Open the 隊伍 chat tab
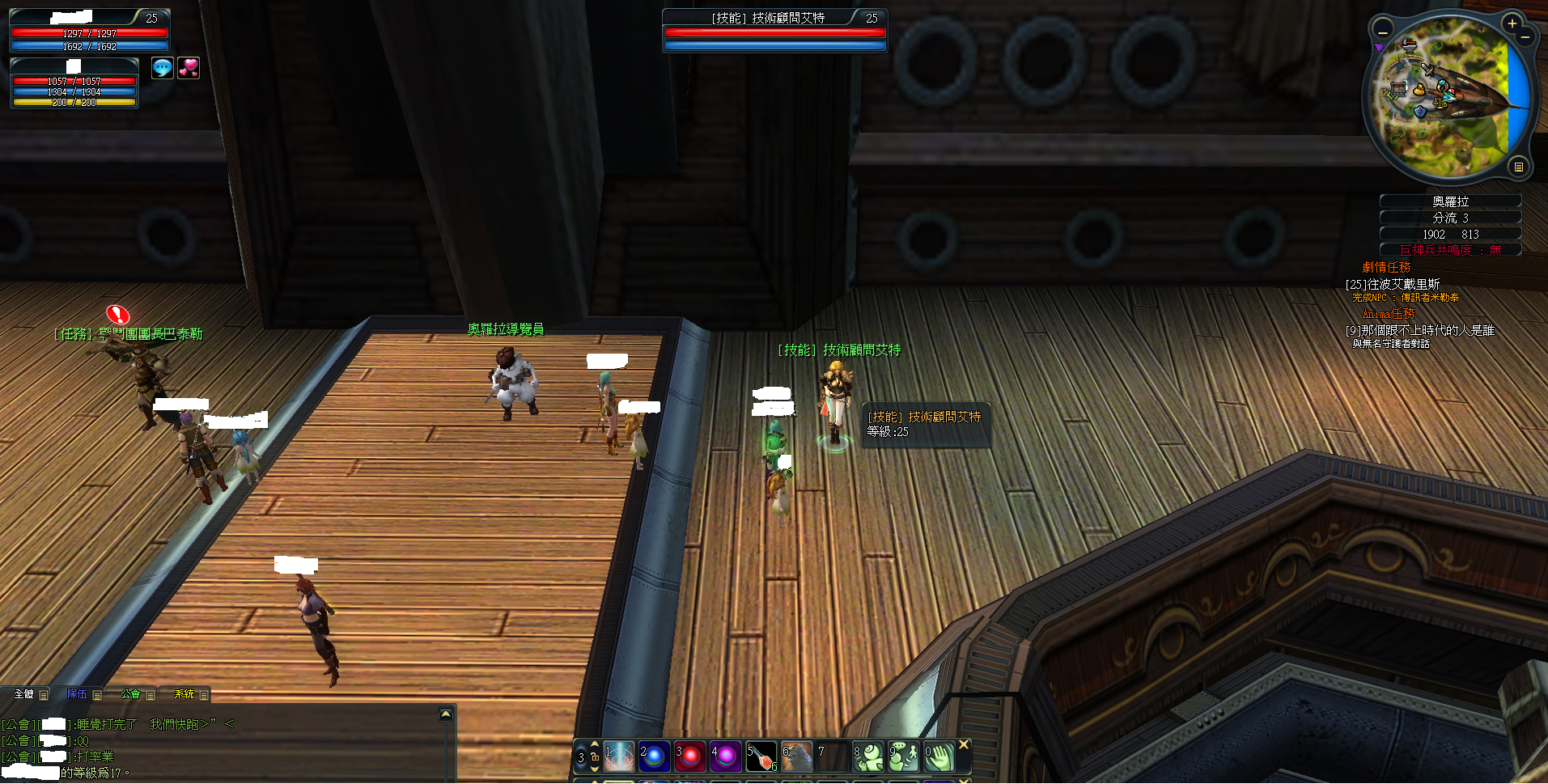The height and width of the screenshot is (784, 1548). [x=77, y=694]
